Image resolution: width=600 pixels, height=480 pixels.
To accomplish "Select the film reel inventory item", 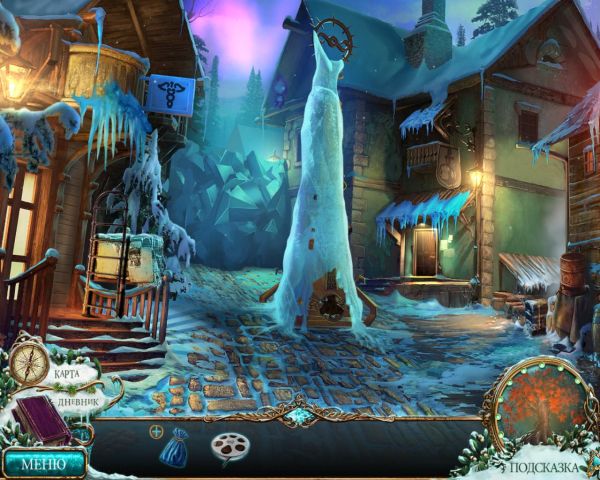I will point(229,447).
